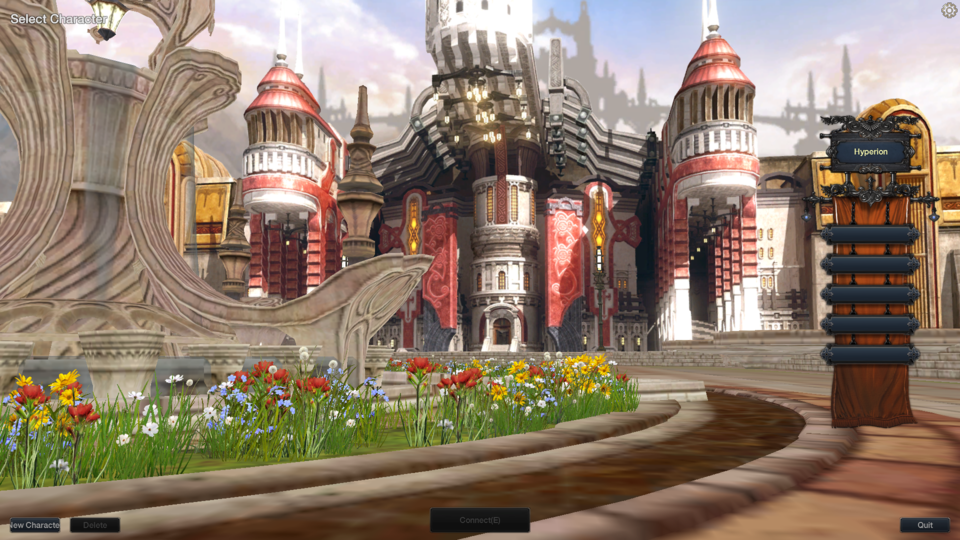Create a New Character

(x=35, y=525)
